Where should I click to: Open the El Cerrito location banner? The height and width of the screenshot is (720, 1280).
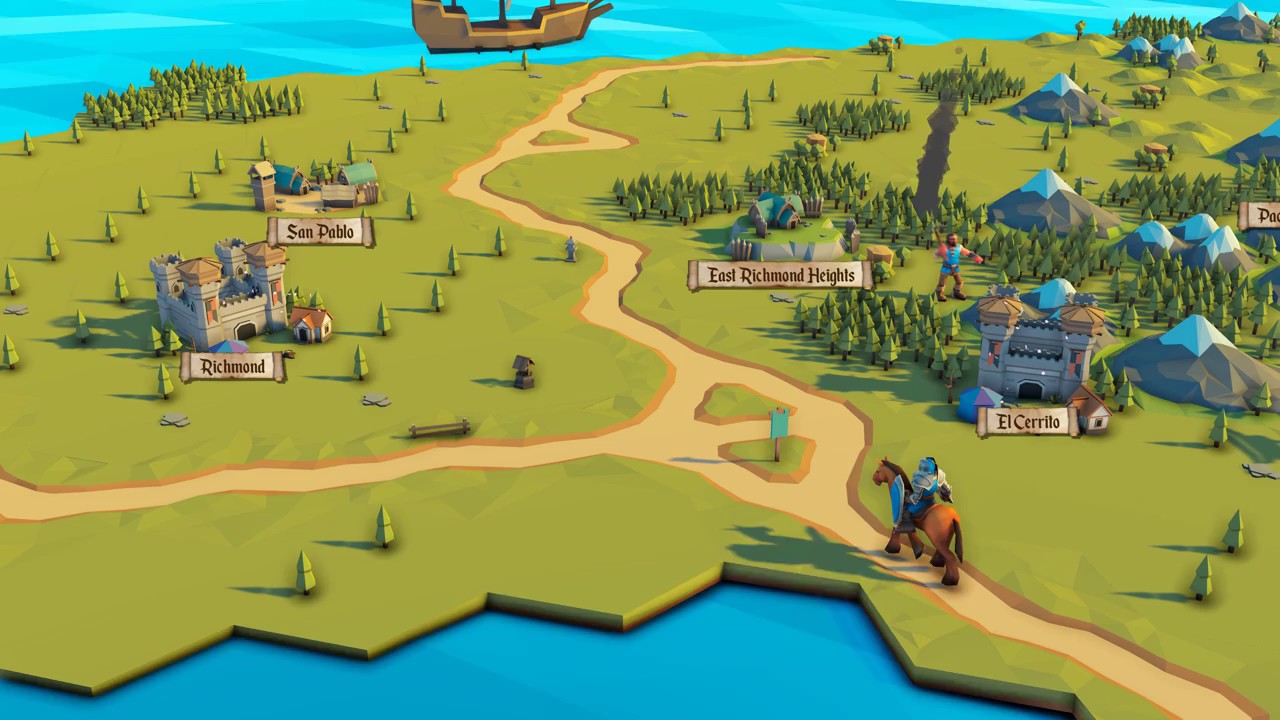1028,422
